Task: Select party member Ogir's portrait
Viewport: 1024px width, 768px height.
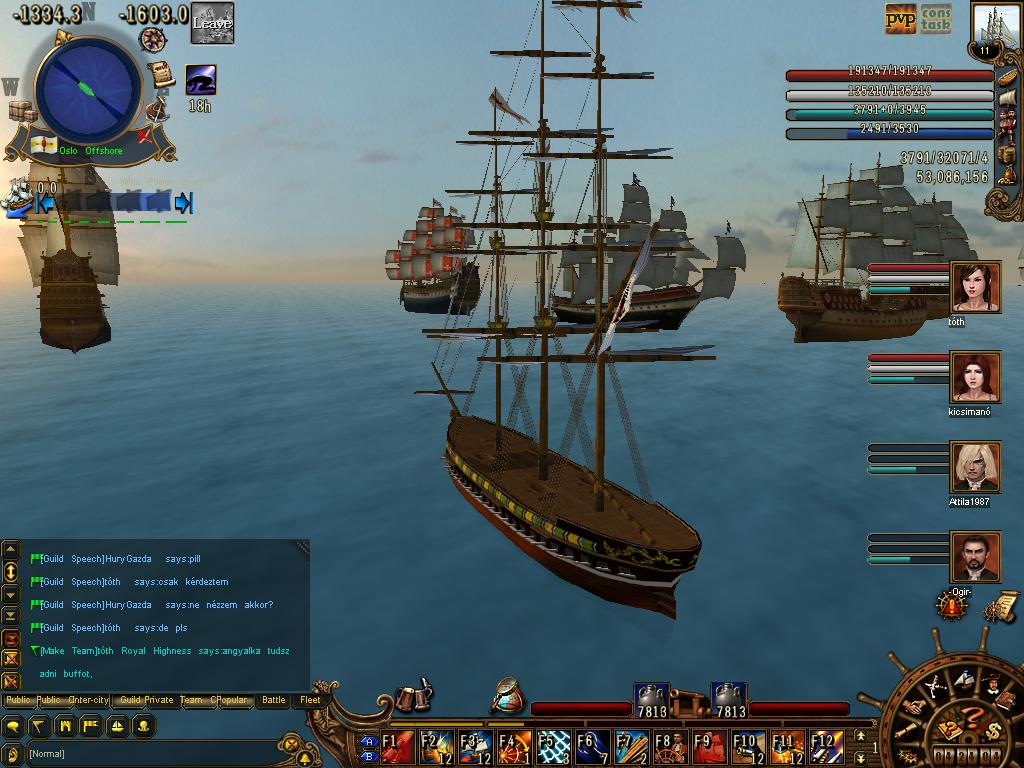Action: click(x=975, y=557)
